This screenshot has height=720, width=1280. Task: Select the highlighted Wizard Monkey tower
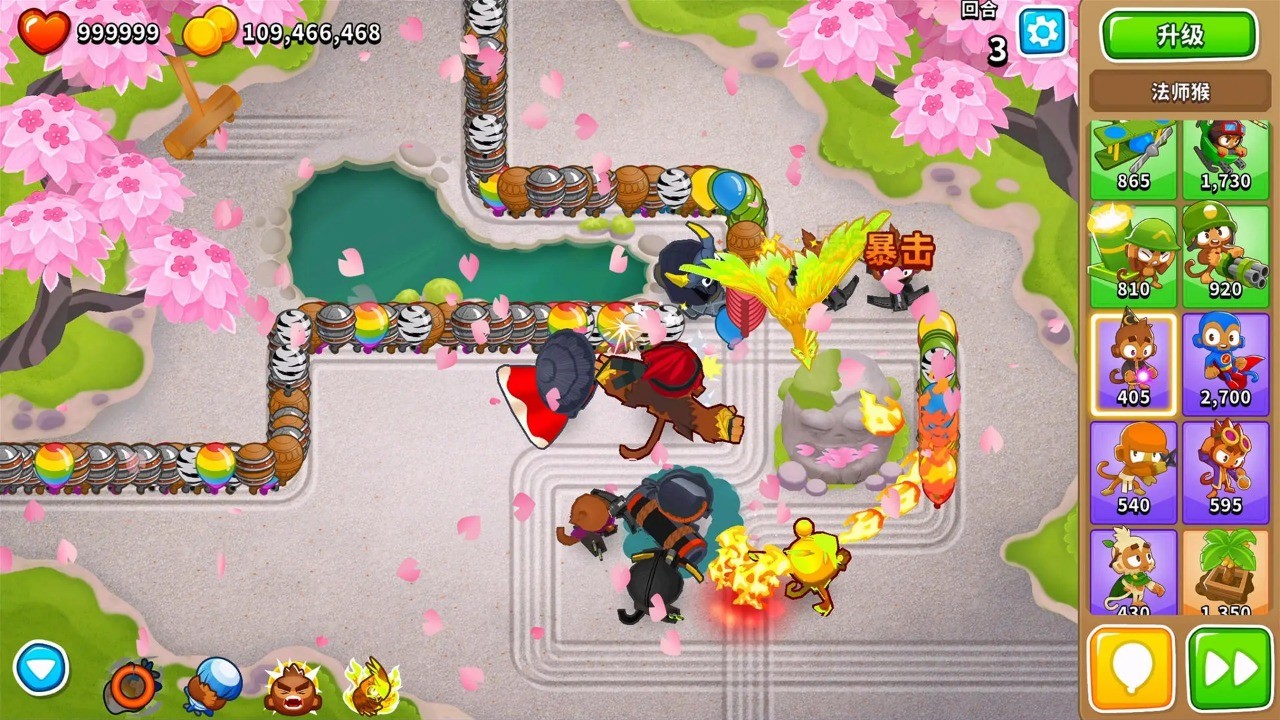tap(1131, 365)
